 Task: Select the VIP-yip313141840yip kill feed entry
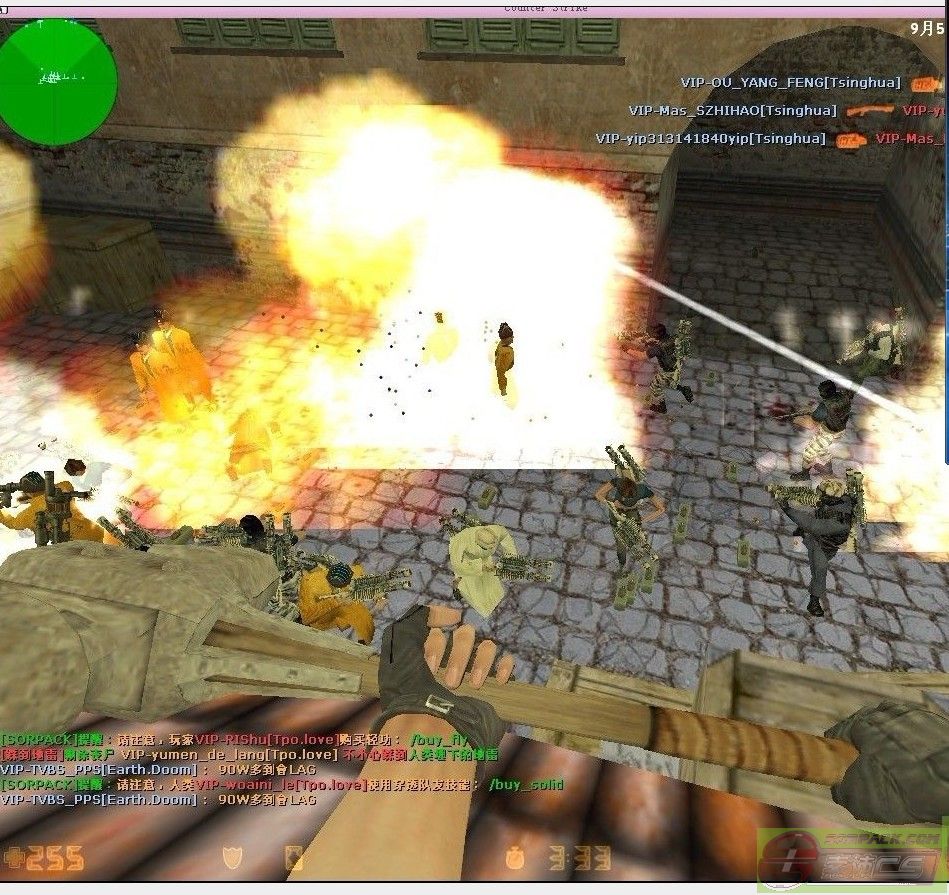pos(711,139)
